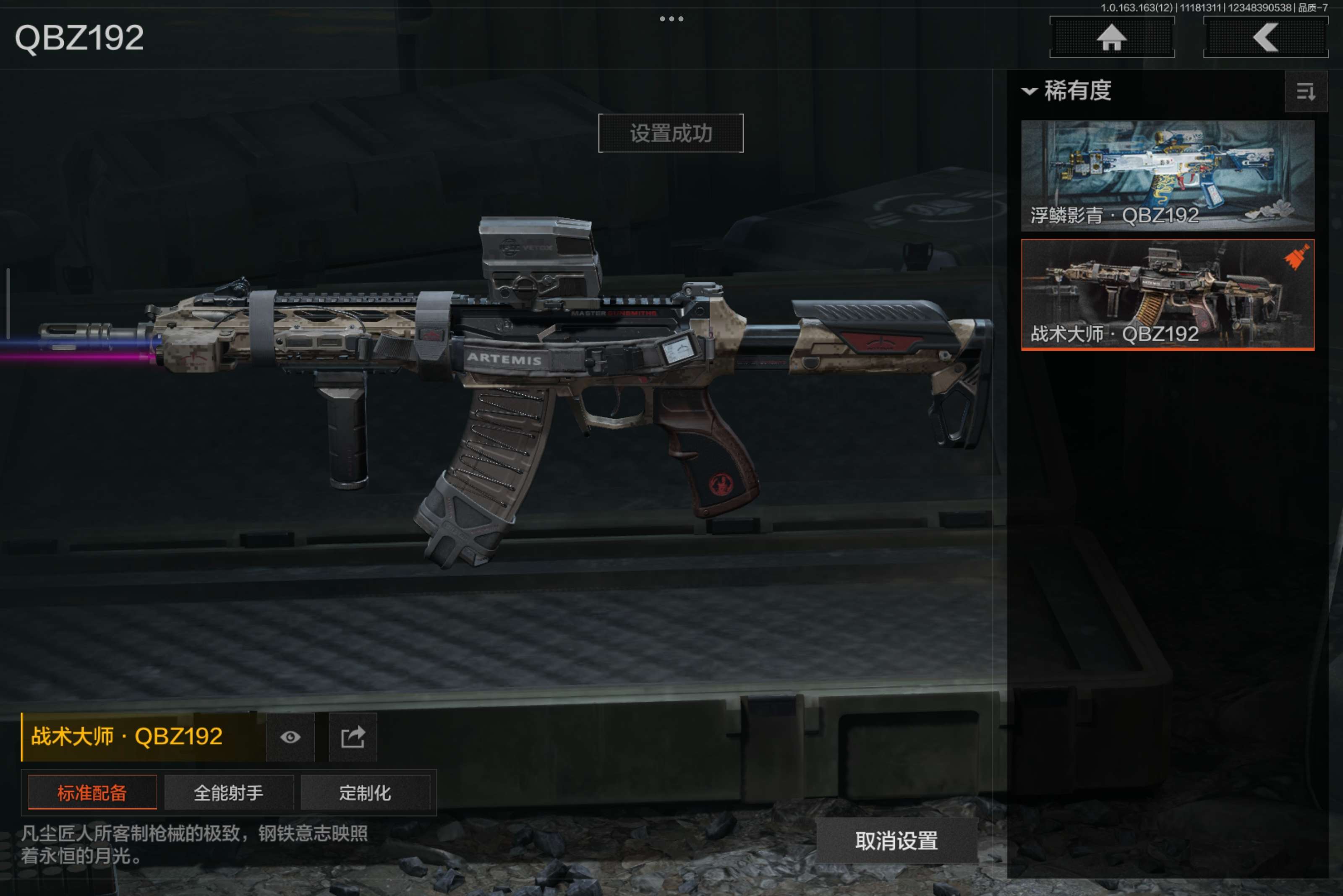The image size is (1343, 896).
Task: Toggle the eye preview icon
Action: pyautogui.click(x=290, y=737)
